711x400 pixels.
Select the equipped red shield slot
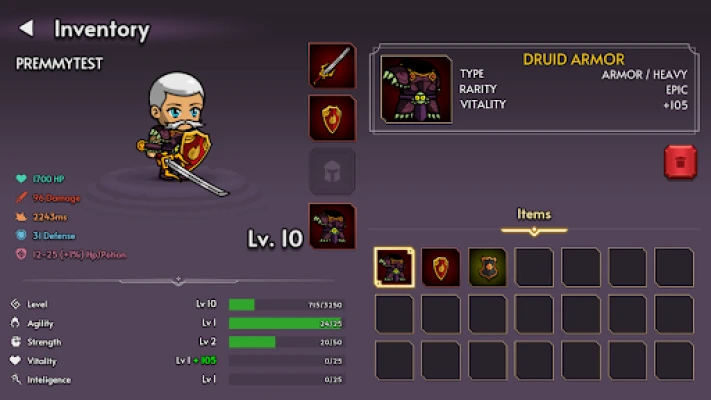coord(332,119)
